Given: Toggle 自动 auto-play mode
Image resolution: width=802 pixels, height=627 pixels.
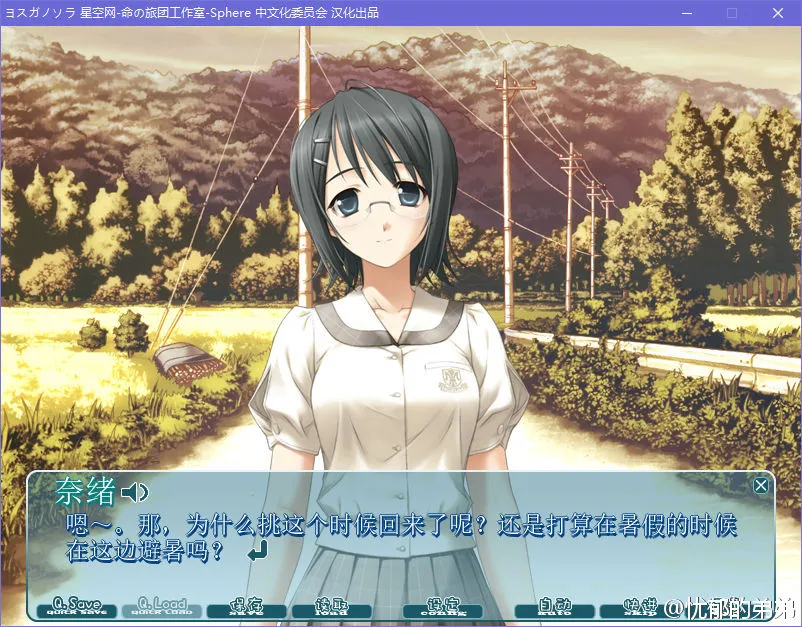Looking at the screenshot, I should [554, 607].
